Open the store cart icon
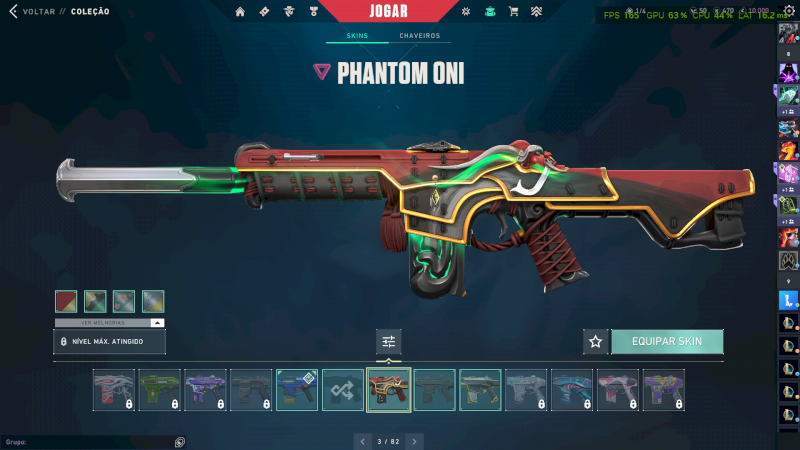The image size is (800, 450). tap(513, 12)
